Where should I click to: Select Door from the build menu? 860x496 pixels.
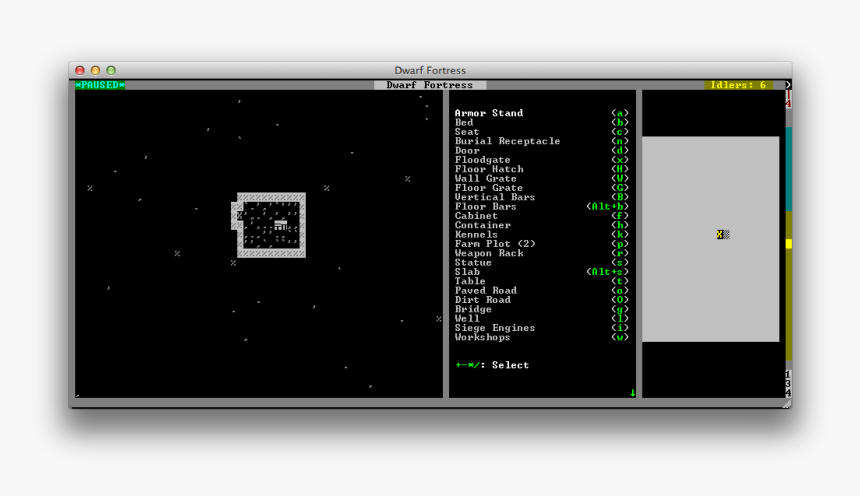point(467,151)
